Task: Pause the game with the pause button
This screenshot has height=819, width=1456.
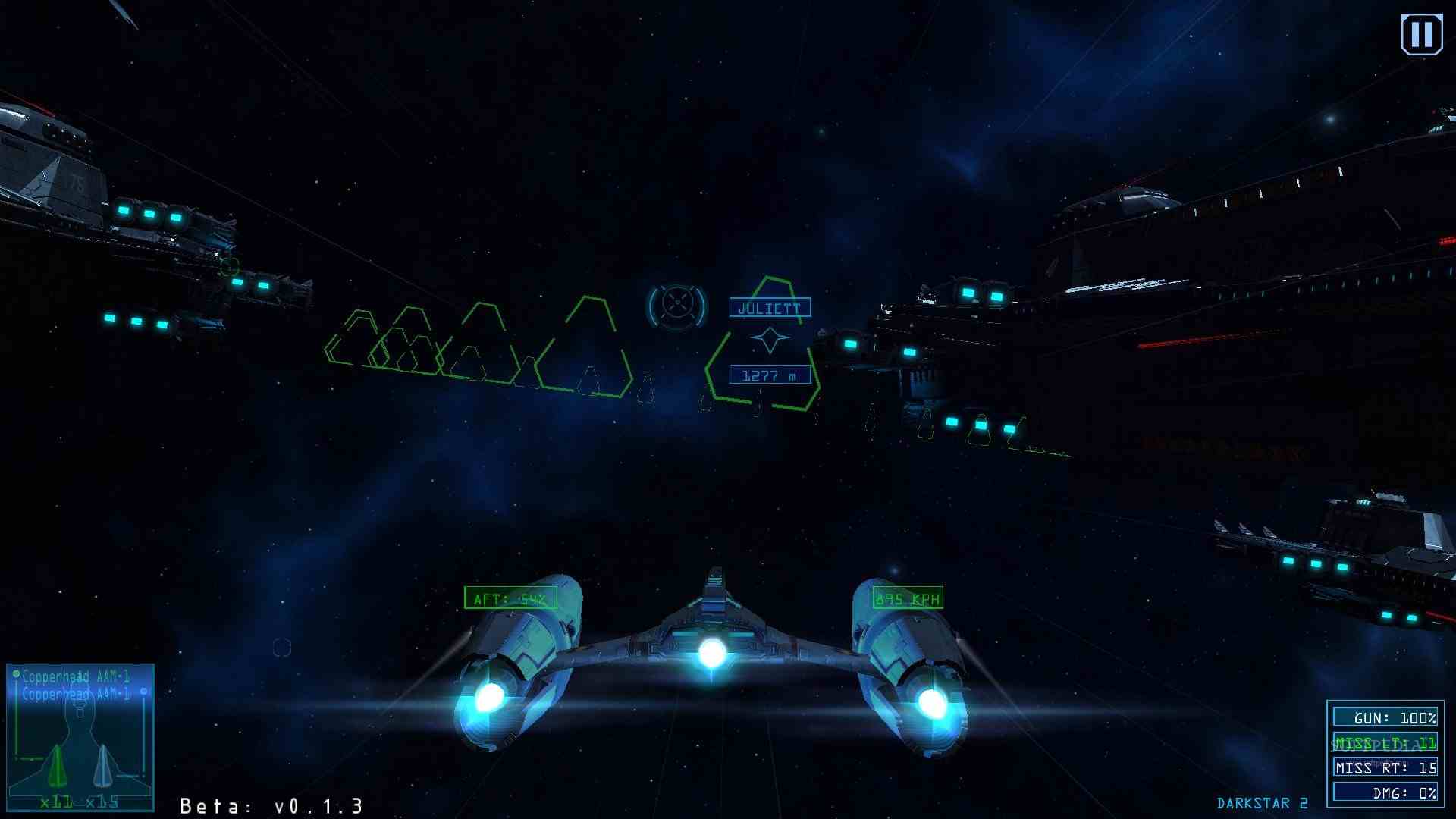Action: point(1421,35)
